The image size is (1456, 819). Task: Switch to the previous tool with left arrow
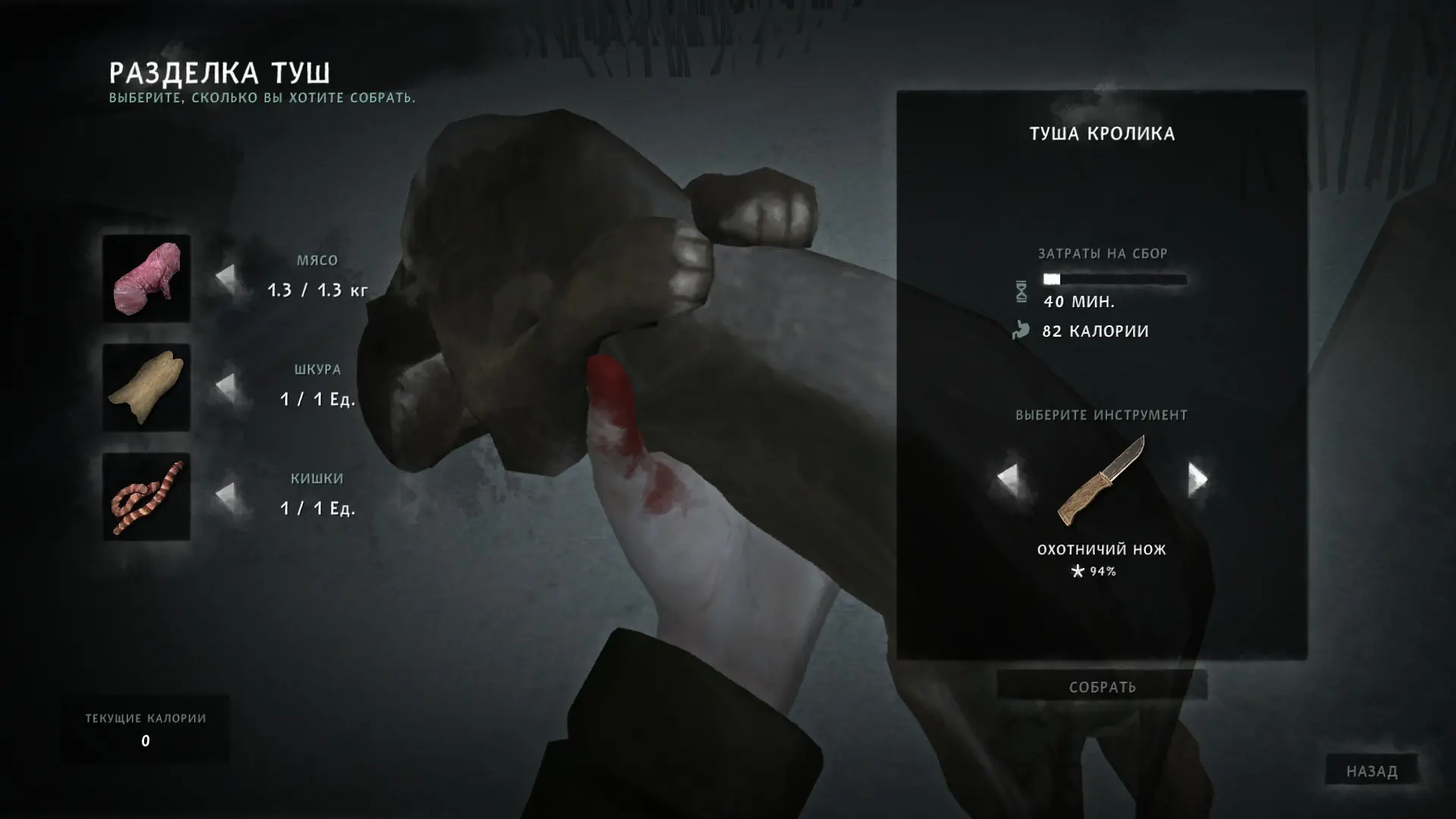1007,479
